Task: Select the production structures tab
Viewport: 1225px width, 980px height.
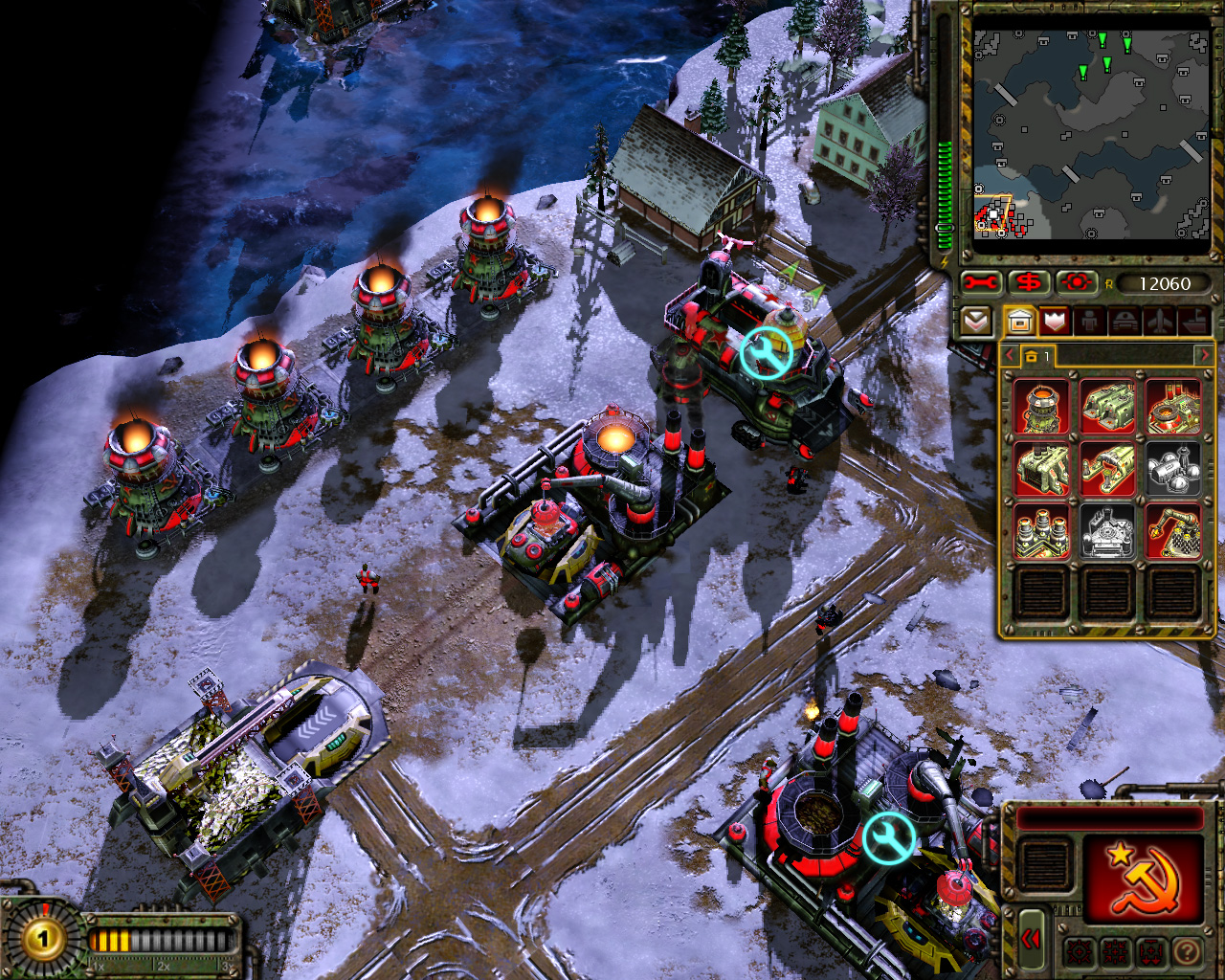Action: pos(1019,321)
